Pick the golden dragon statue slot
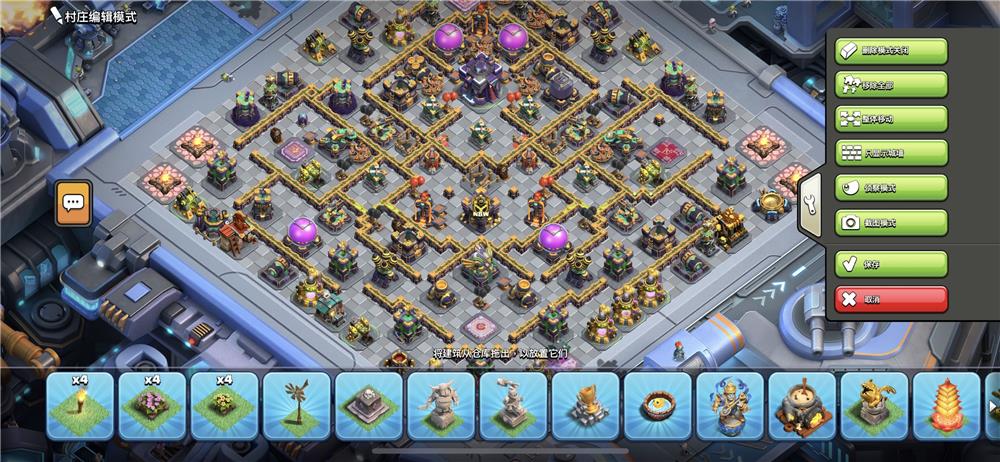Screen dimensions: 1000x462 [874, 407]
